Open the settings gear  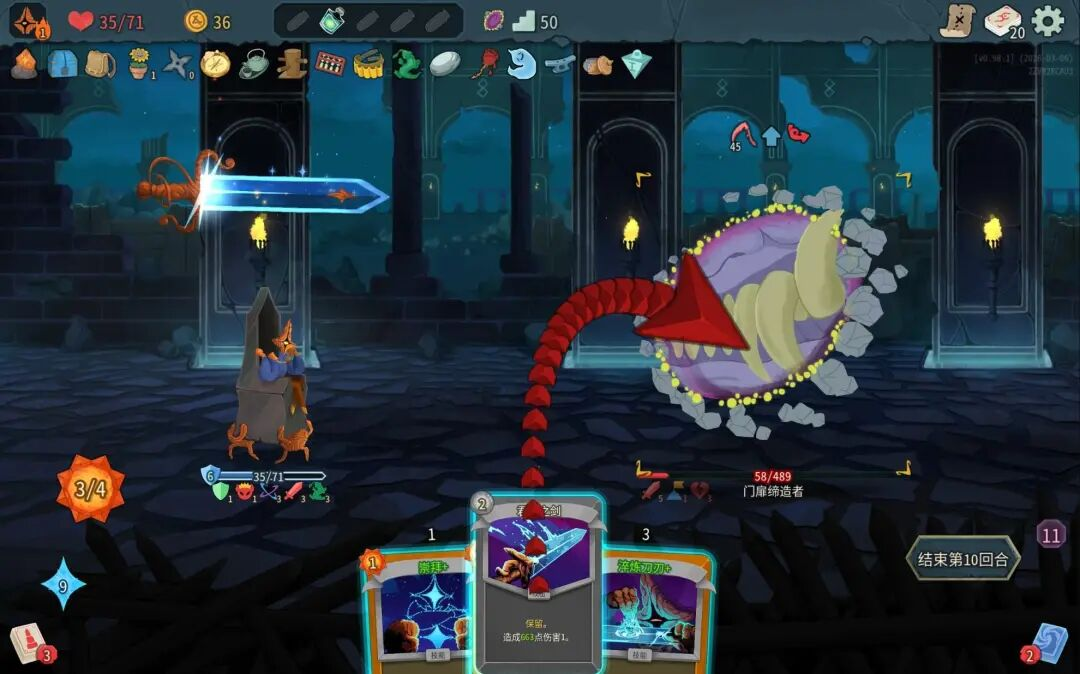pos(1047,21)
